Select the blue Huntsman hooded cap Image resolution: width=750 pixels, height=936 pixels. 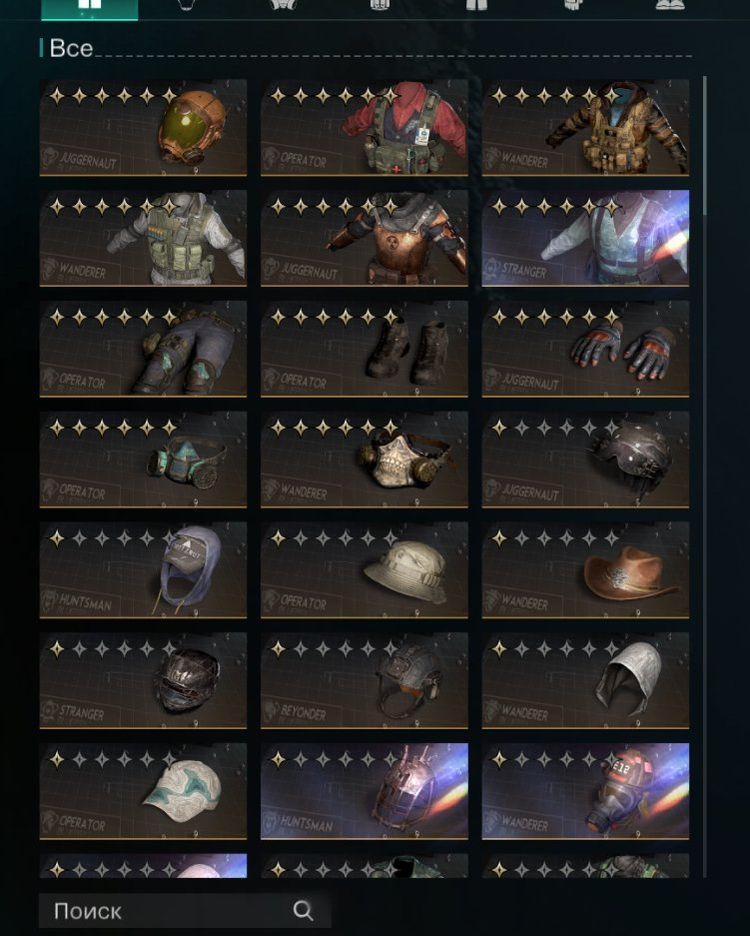pos(143,569)
